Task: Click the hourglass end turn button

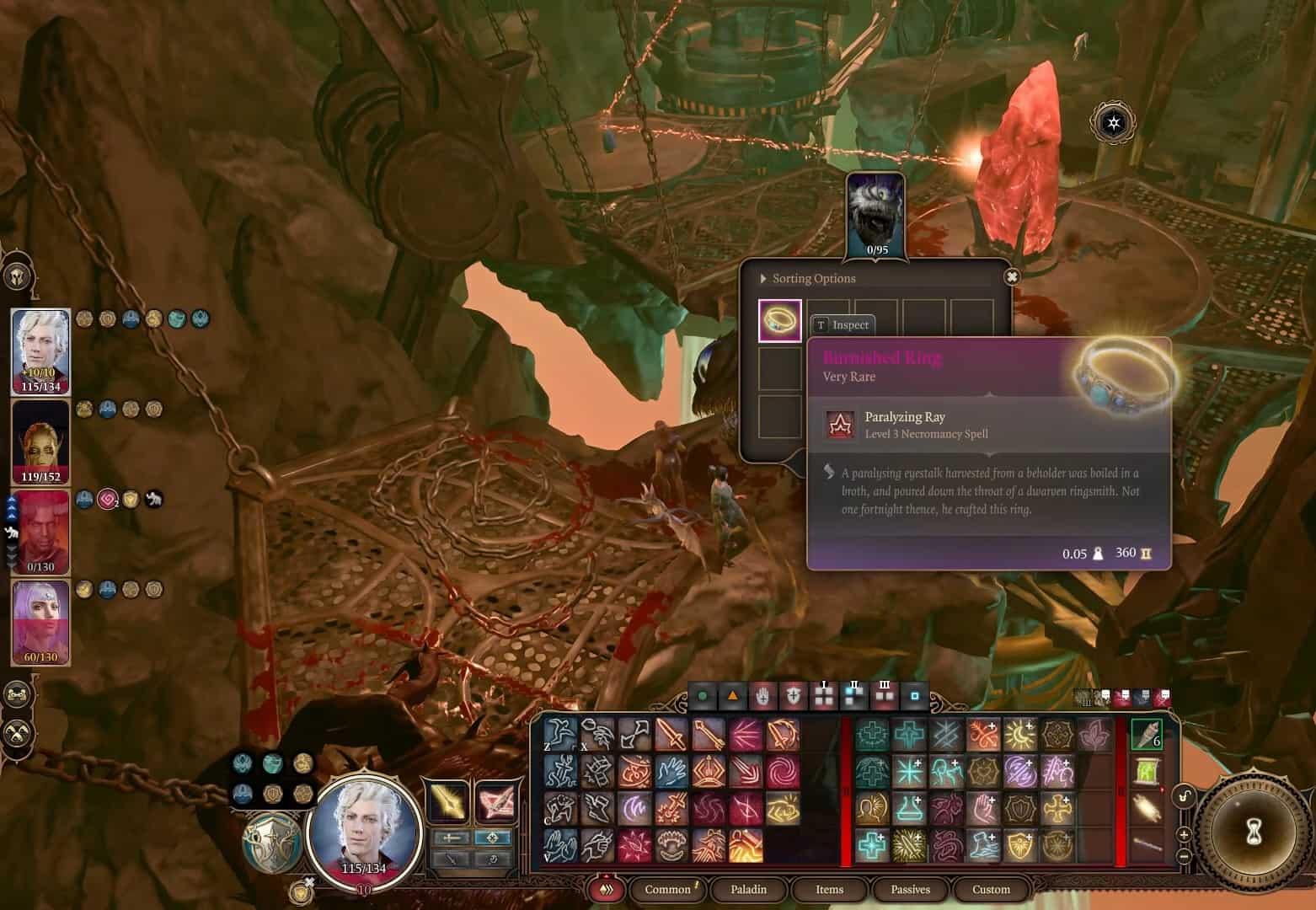Action: (1253, 831)
